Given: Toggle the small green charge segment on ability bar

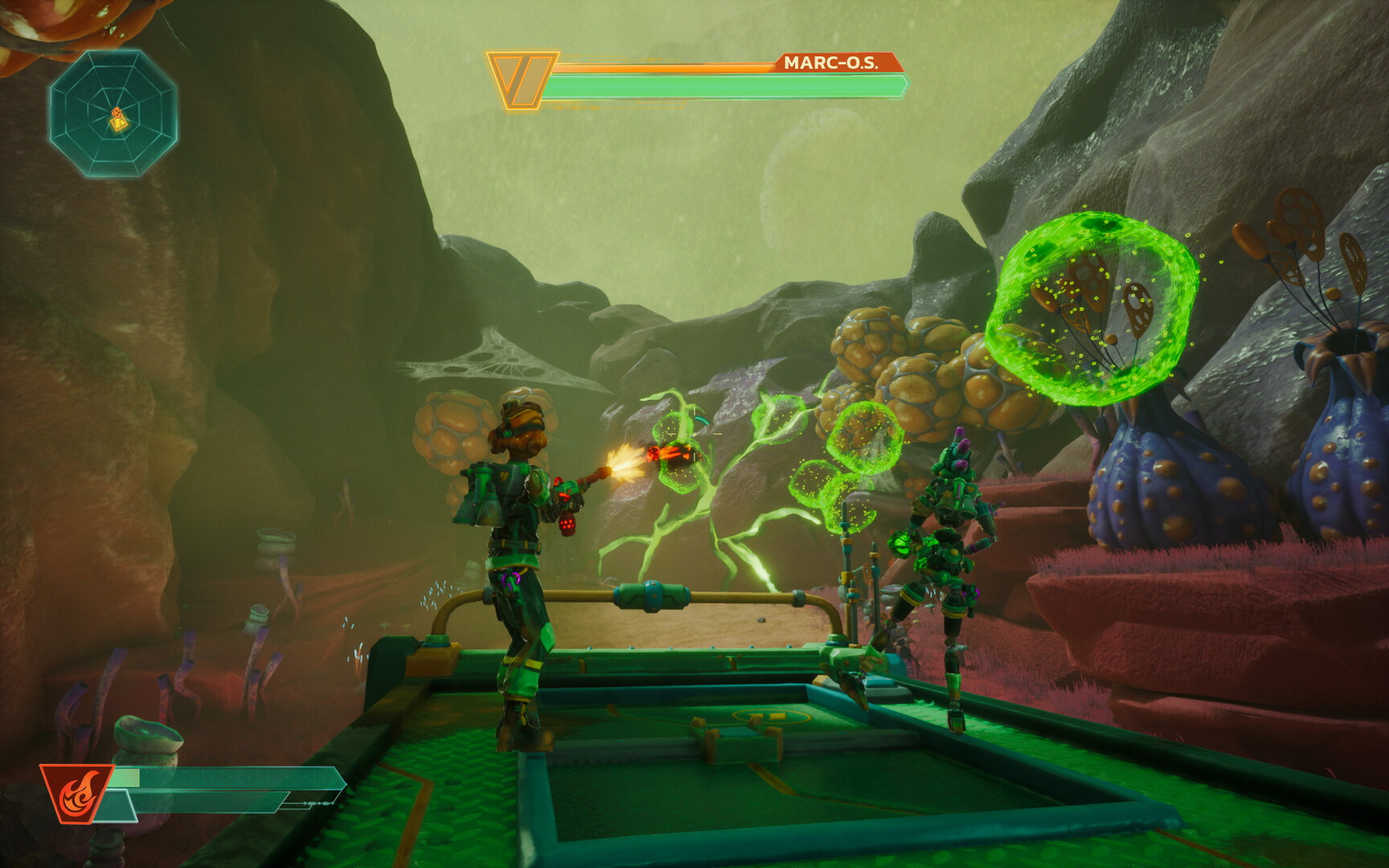Looking at the screenshot, I should [x=127, y=777].
